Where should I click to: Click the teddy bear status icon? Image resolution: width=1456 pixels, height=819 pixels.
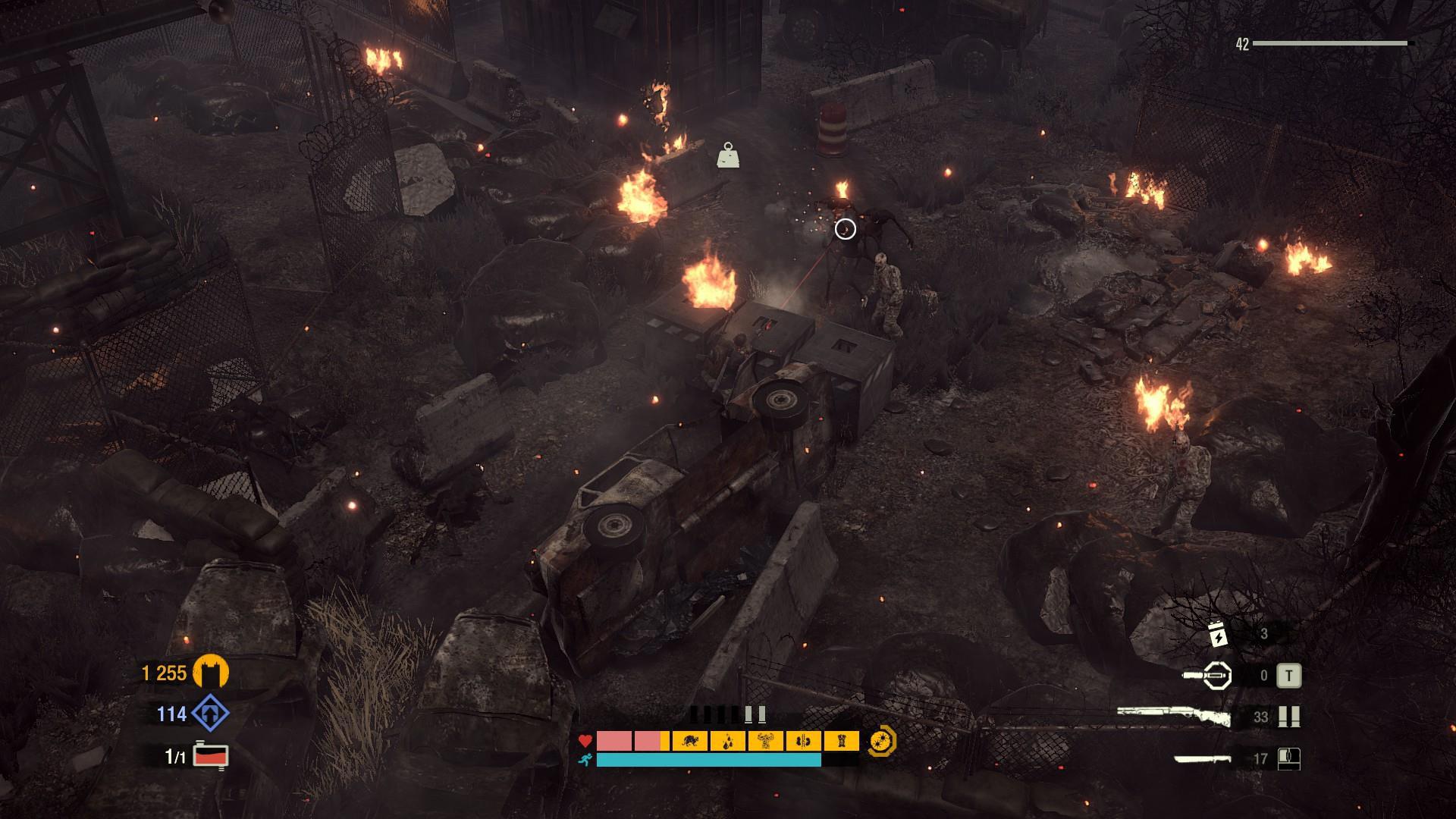841,741
